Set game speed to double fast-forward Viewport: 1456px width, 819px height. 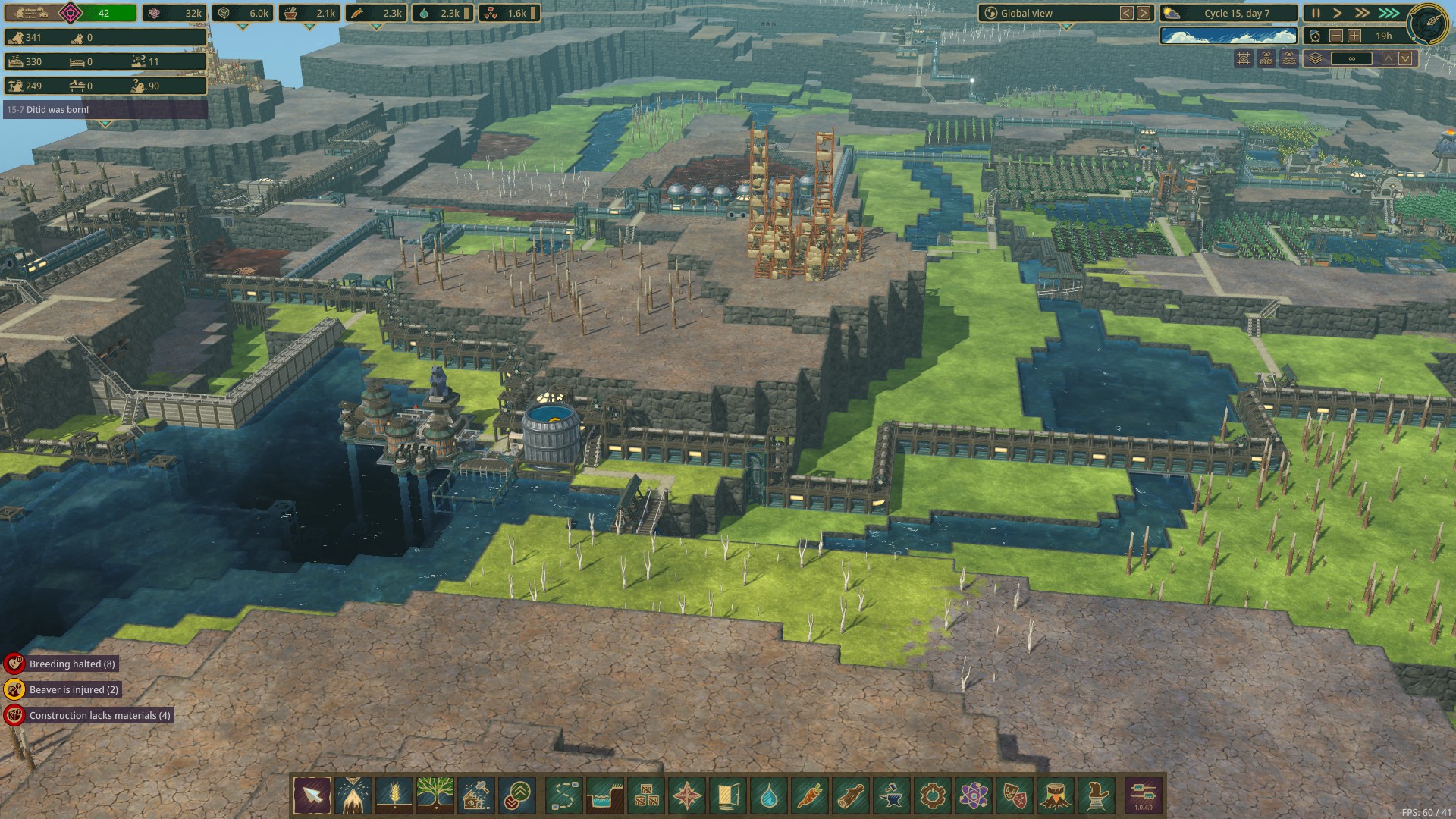[1363, 13]
